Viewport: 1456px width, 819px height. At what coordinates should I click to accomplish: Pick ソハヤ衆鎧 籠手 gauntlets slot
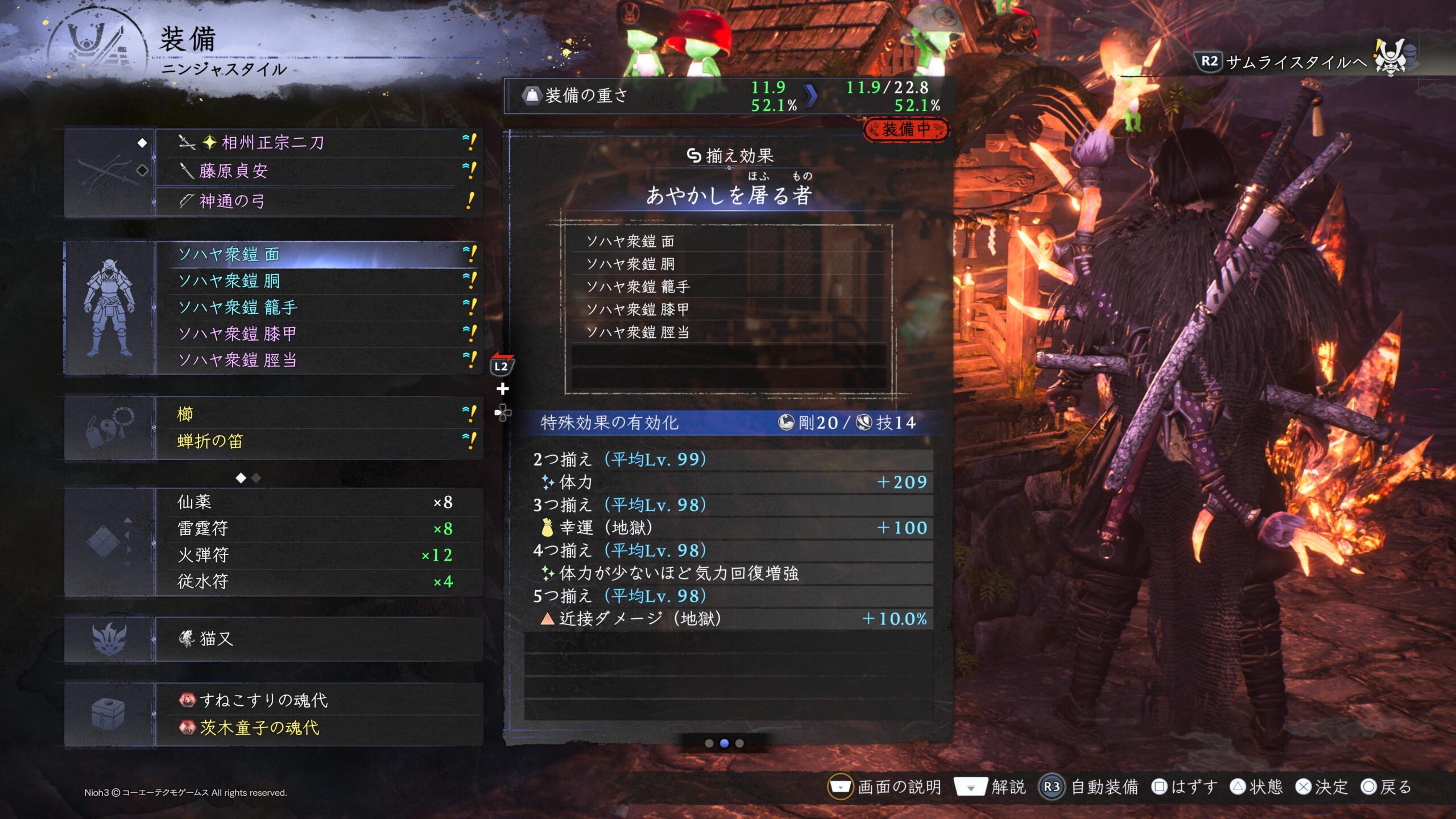click(318, 308)
